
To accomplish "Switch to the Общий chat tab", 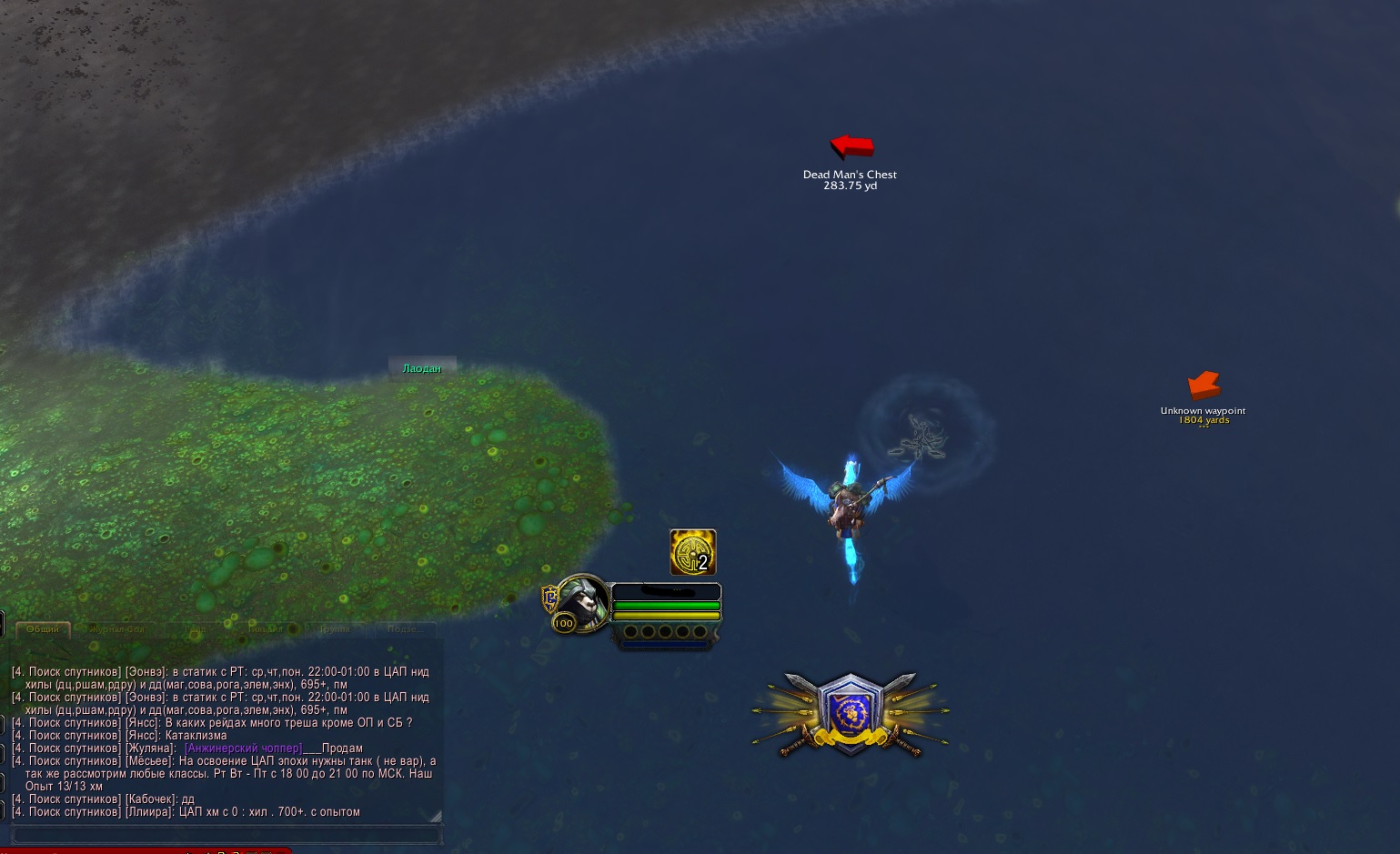I will coord(43,629).
